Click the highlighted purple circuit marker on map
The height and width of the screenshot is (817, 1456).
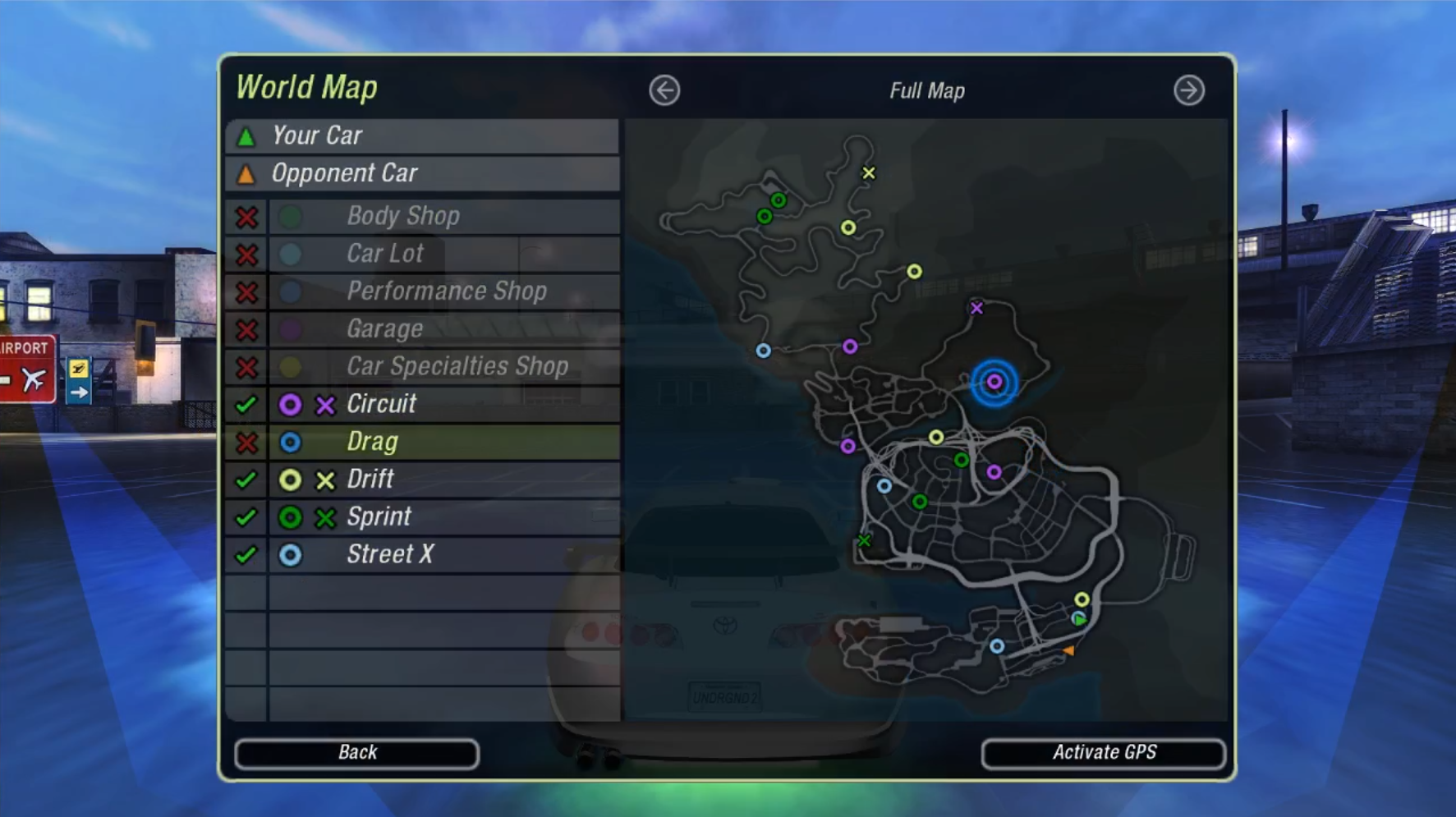[994, 382]
